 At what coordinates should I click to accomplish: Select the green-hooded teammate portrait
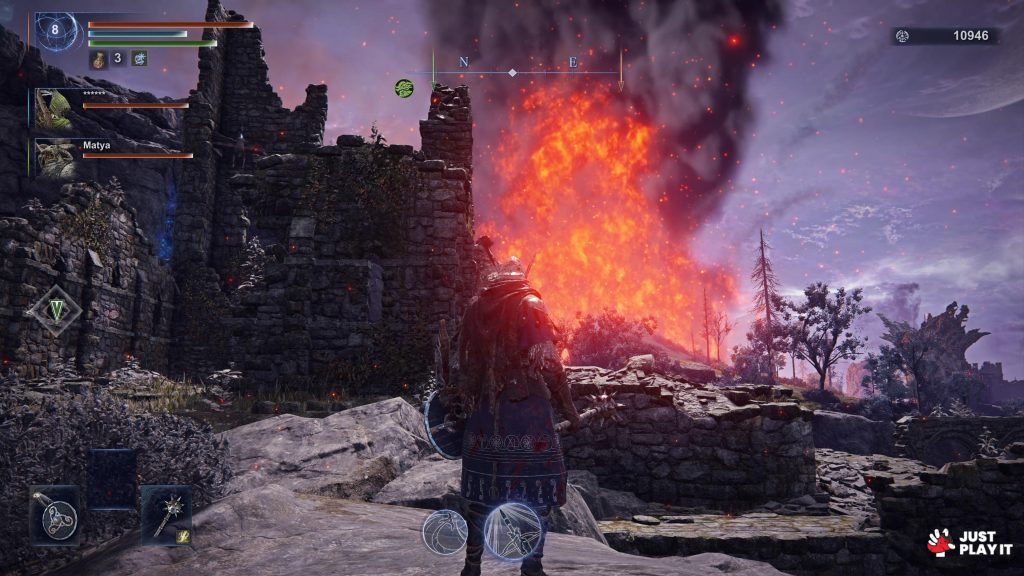point(55,107)
